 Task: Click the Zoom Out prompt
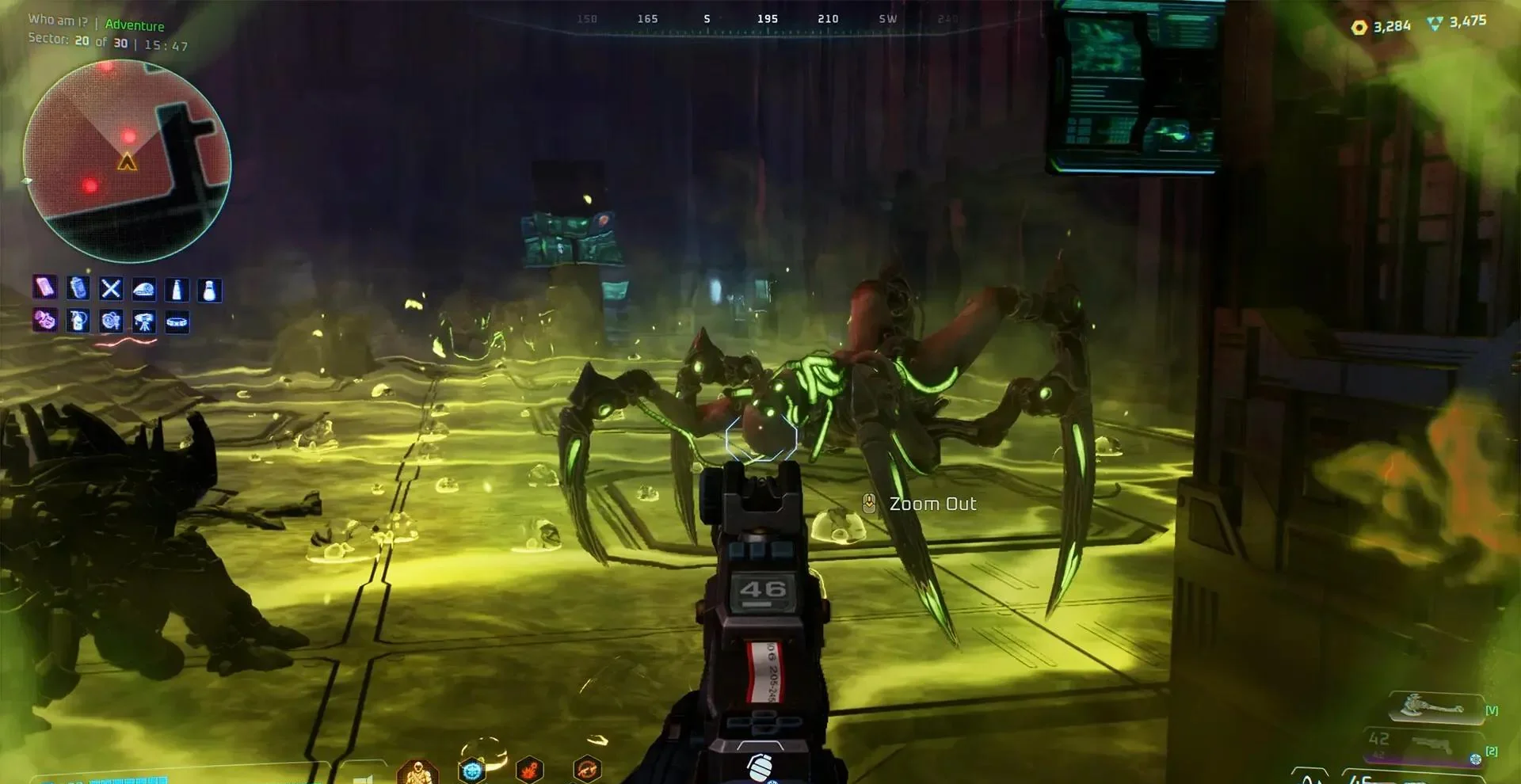point(932,503)
